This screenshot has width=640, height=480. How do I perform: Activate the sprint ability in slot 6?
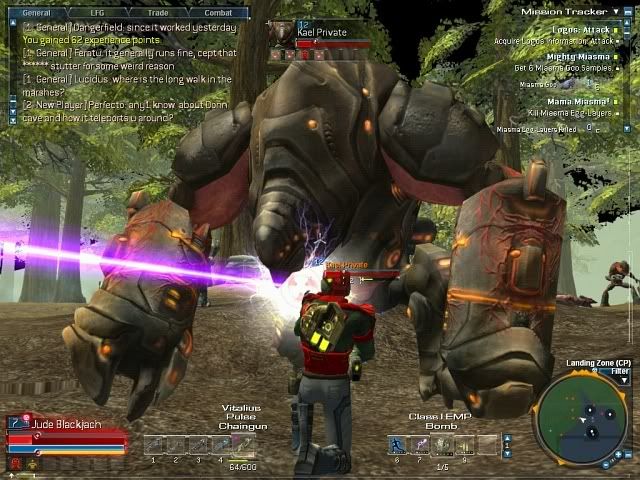(397, 445)
